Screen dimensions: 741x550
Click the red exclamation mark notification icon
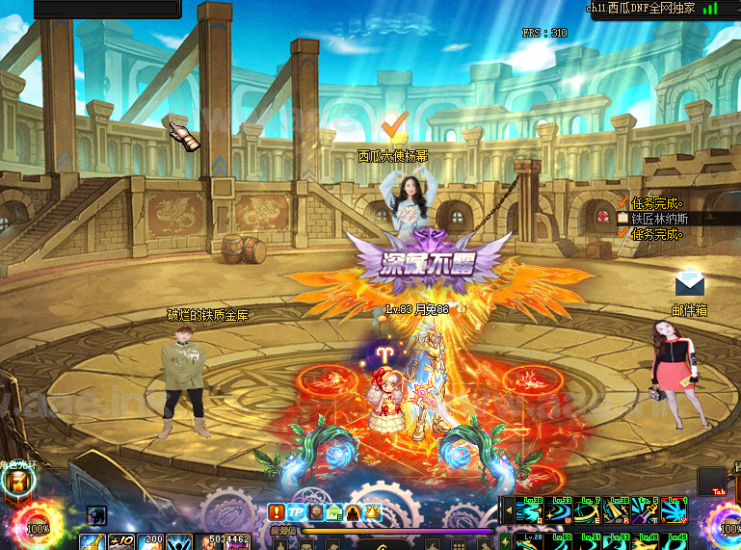[x=276, y=512]
